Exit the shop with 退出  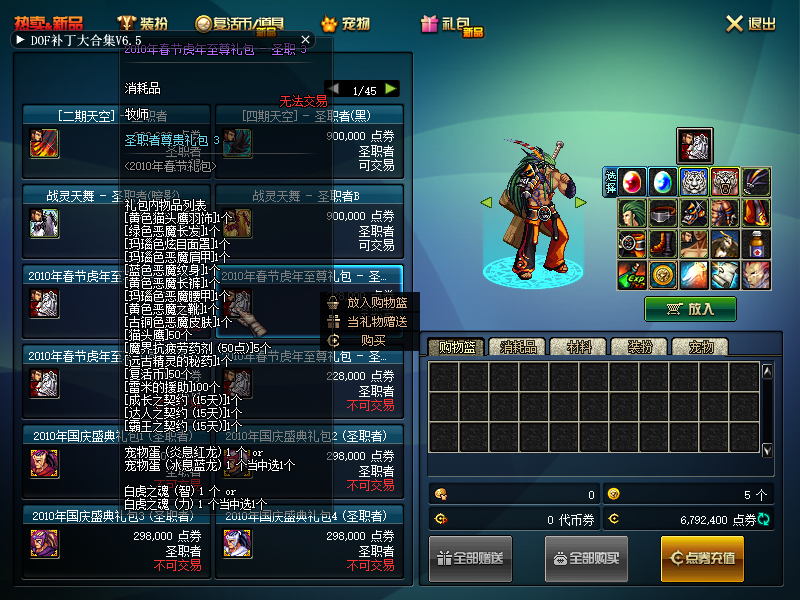point(751,23)
